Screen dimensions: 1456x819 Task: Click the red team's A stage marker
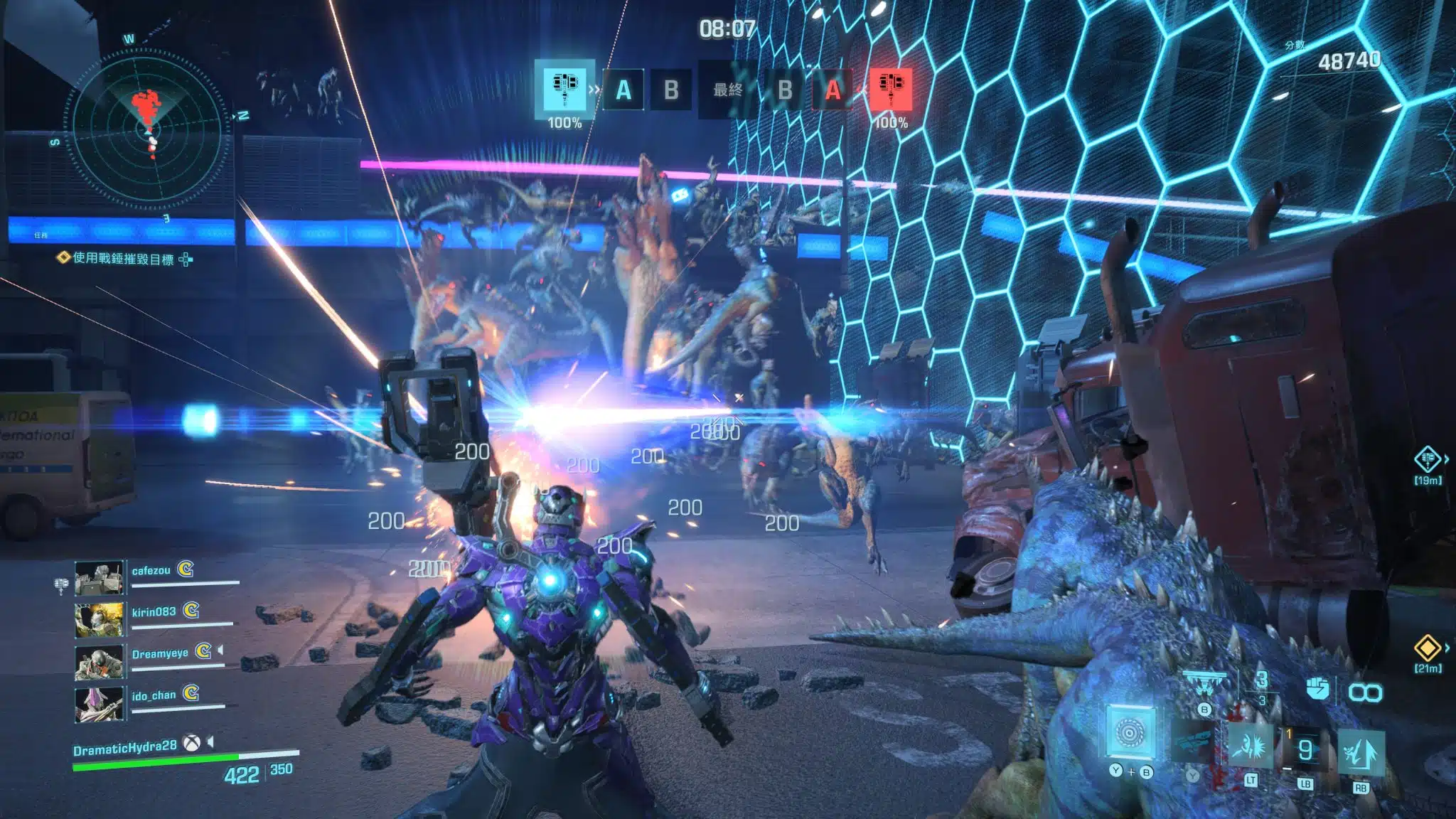click(x=833, y=90)
